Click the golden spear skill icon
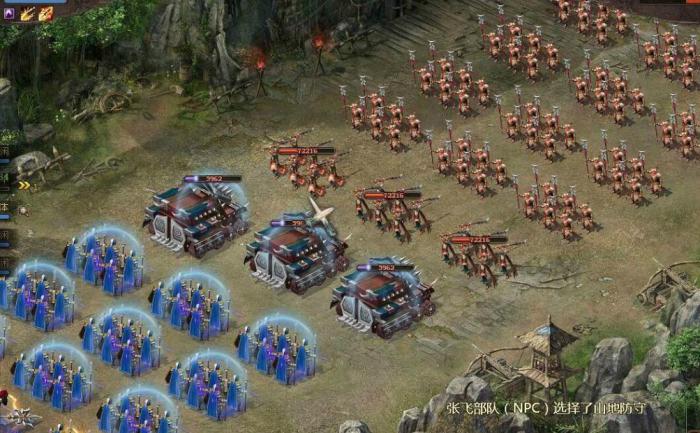The image size is (700, 433). click(x=27, y=13)
